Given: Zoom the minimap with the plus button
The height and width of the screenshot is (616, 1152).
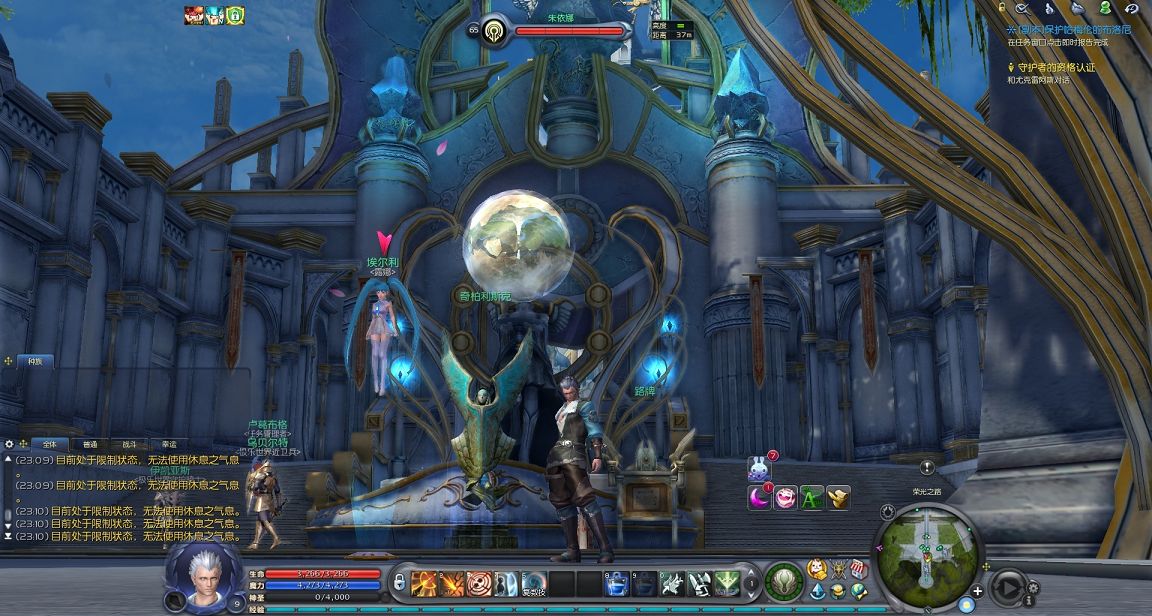Looking at the screenshot, I should (977, 591).
